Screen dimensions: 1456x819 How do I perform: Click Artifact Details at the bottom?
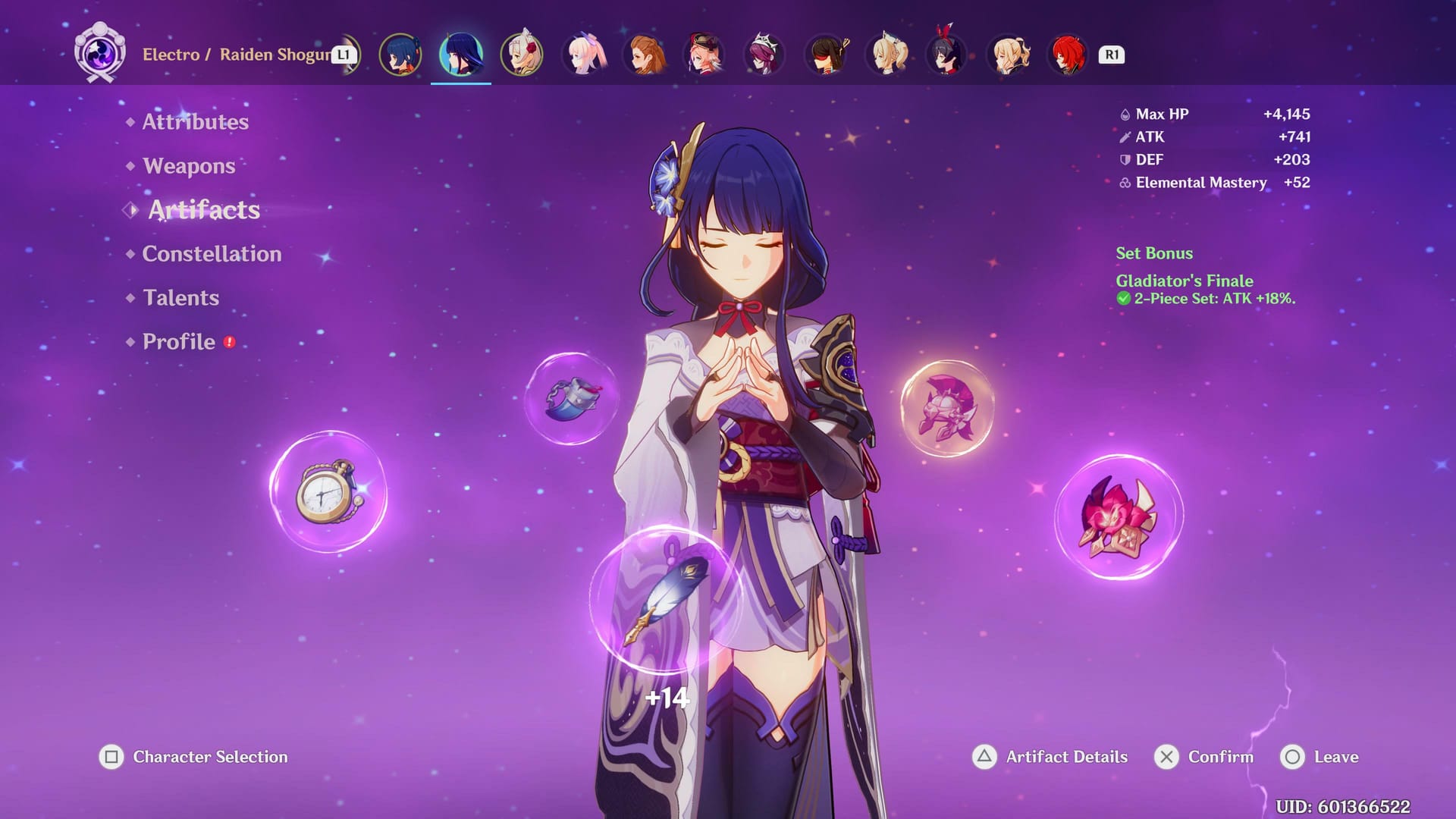[x=1065, y=756]
